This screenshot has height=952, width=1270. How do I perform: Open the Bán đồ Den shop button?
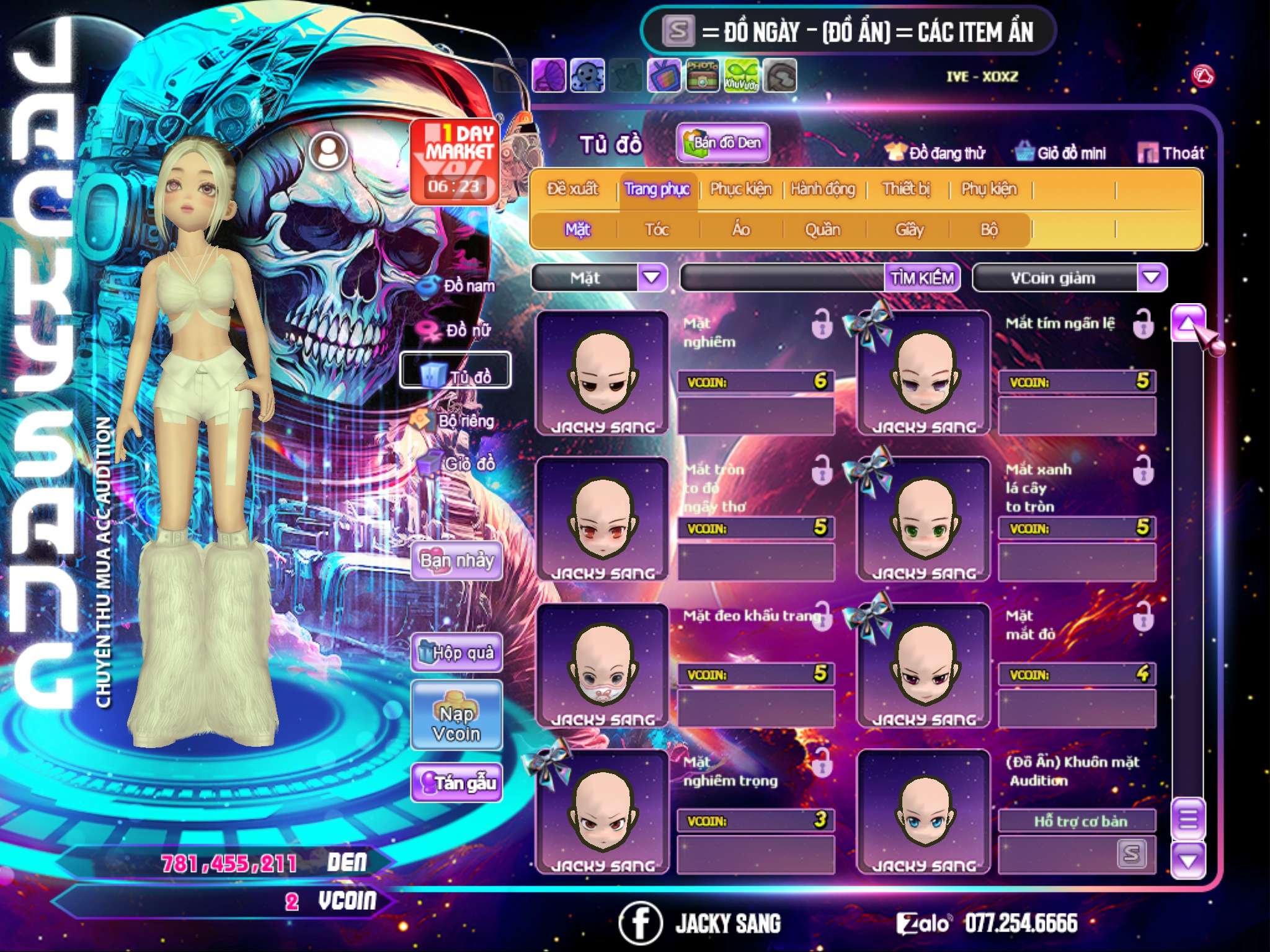[723, 143]
